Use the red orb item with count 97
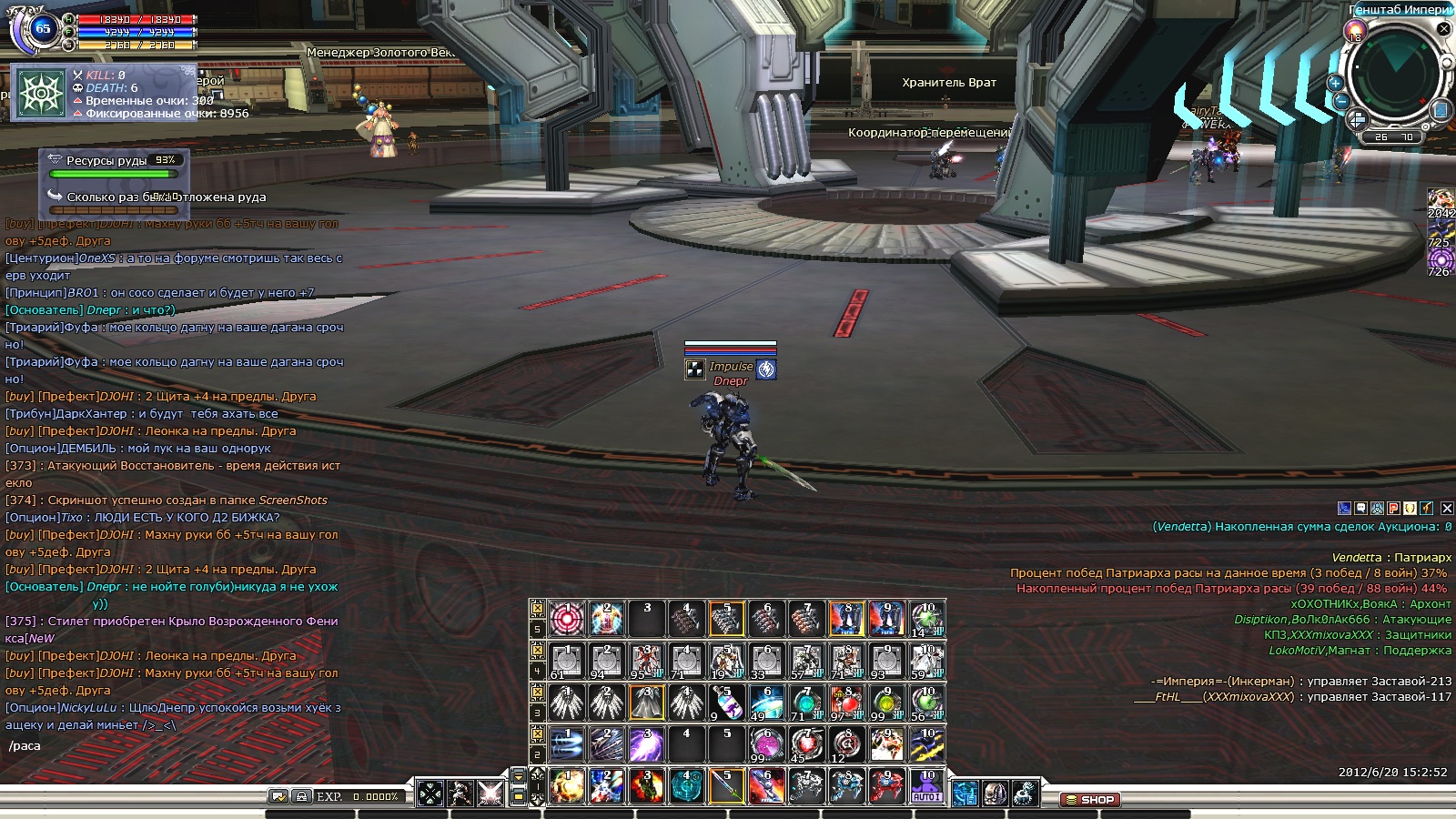The width and height of the screenshot is (1456, 819). [846, 703]
